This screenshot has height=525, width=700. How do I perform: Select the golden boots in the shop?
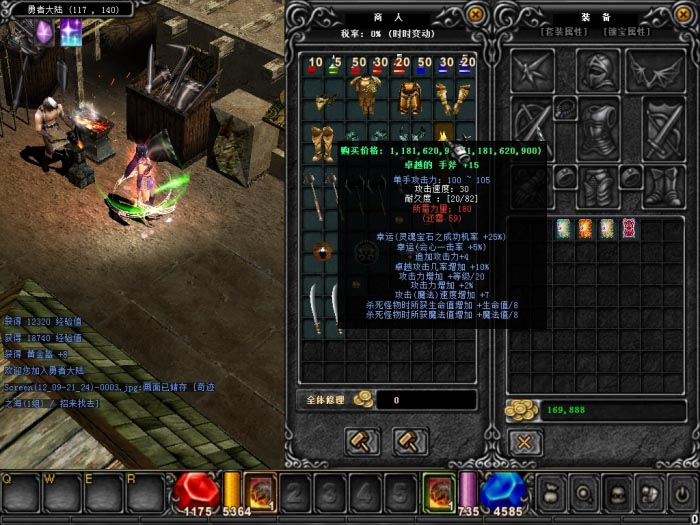[x=320, y=141]
